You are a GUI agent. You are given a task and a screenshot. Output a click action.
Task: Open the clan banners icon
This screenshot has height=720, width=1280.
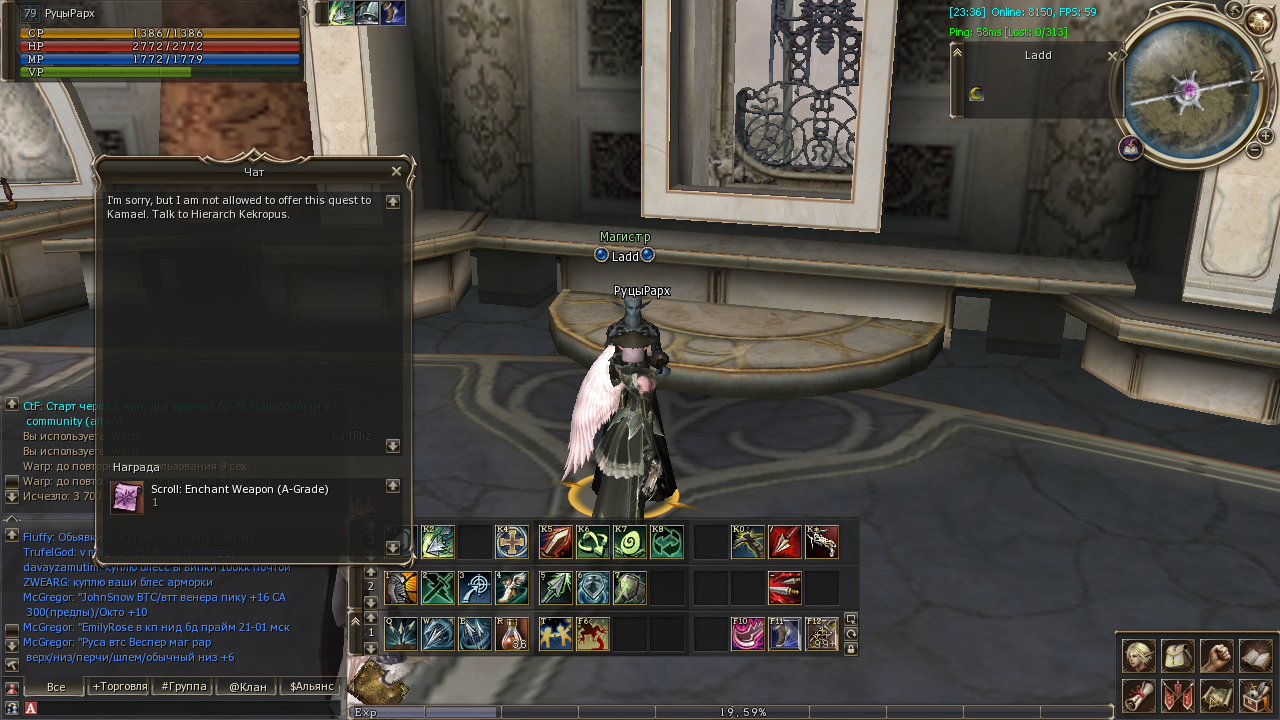(x=1178, y=695)
